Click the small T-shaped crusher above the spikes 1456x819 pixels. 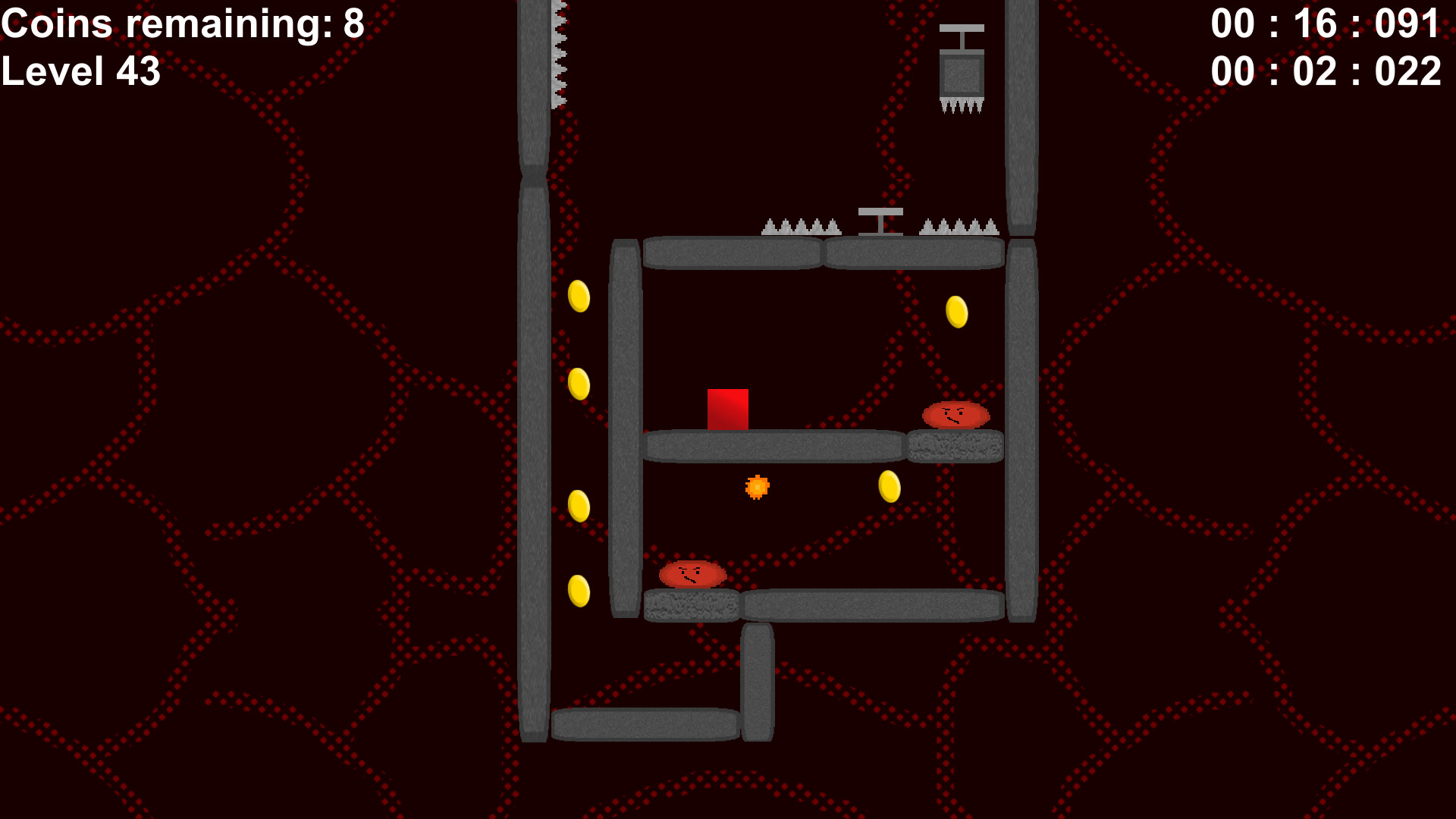(880, 220)
